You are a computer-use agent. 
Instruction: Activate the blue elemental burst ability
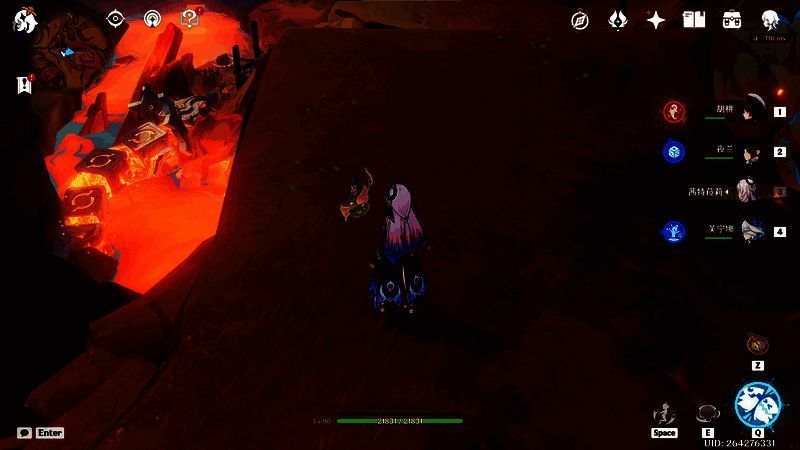point(757,405)
